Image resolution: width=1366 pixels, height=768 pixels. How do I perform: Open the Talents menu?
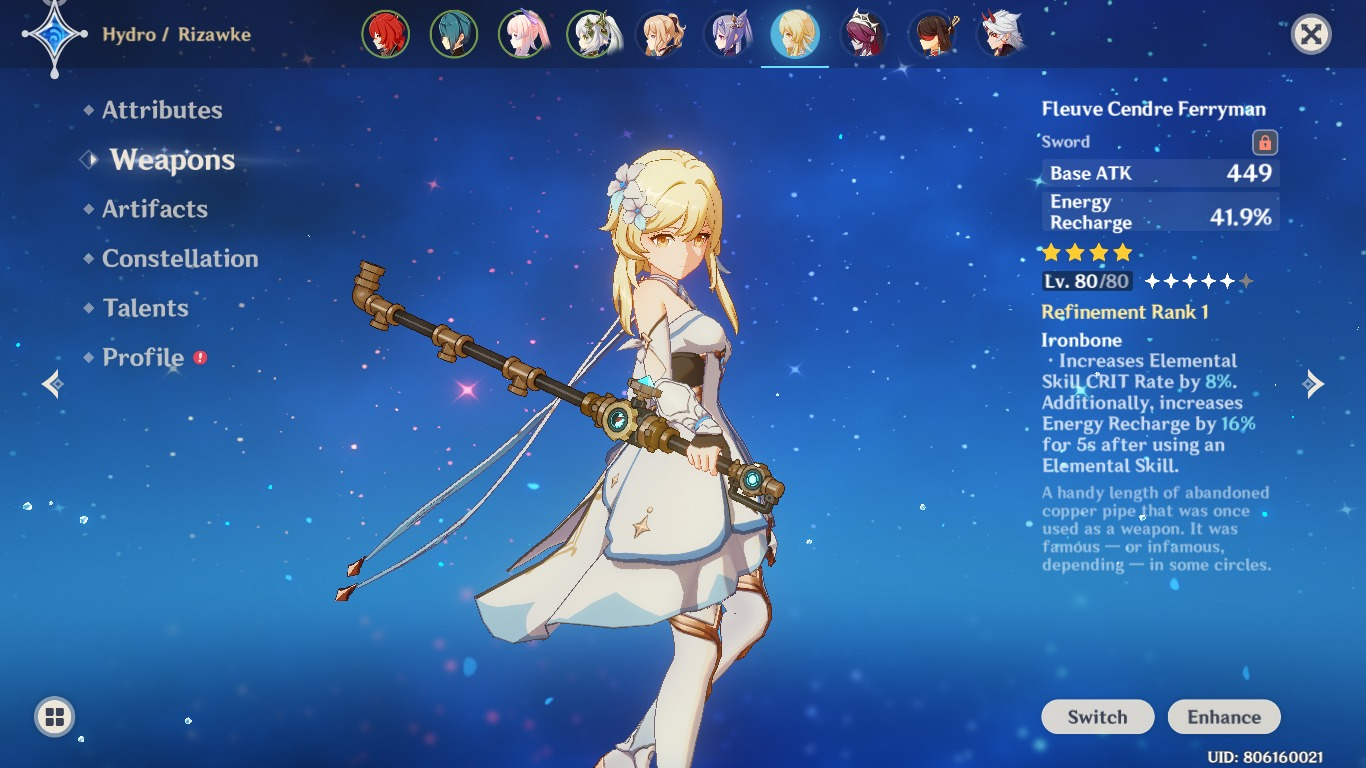coord(145,308)
